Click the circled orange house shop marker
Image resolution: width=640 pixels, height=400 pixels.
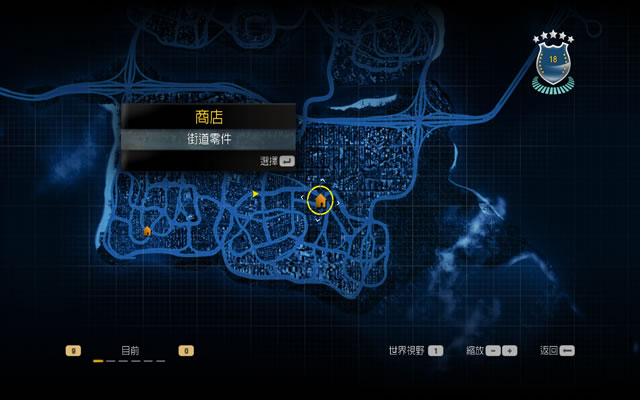pyautogui.click(x=320, y=201)
